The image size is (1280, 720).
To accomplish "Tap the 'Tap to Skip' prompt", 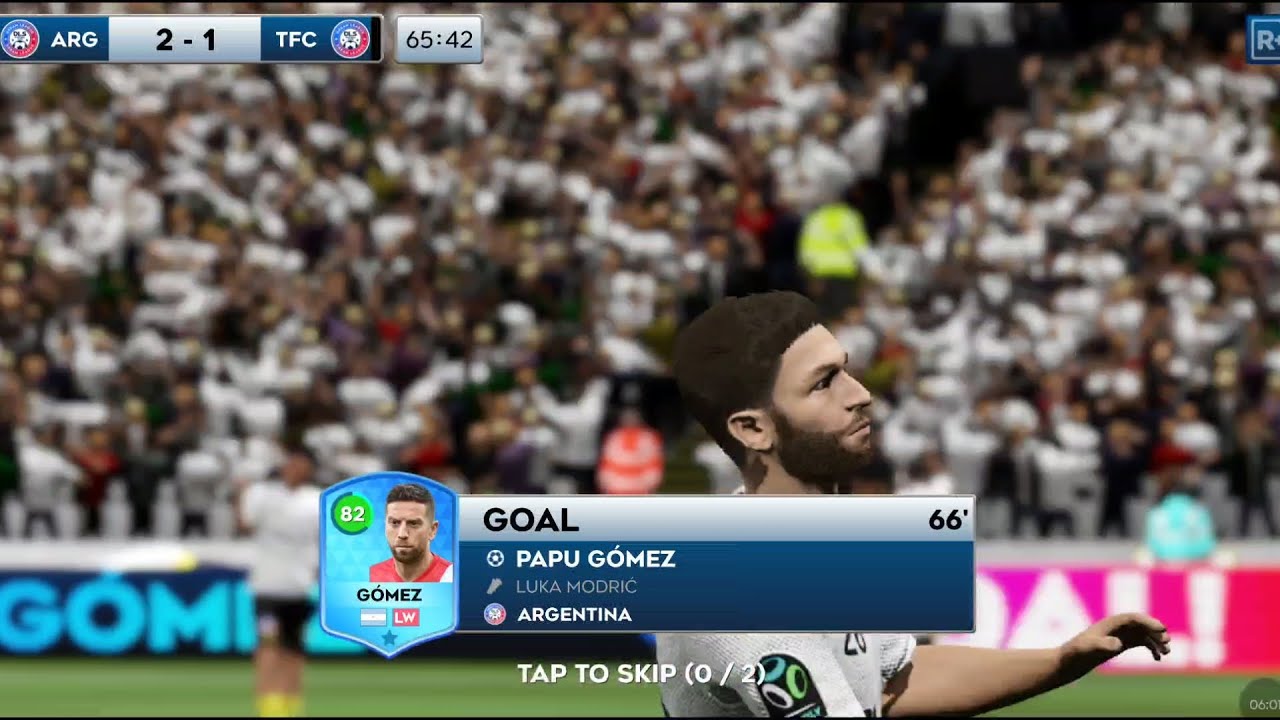I will [640, 673].
